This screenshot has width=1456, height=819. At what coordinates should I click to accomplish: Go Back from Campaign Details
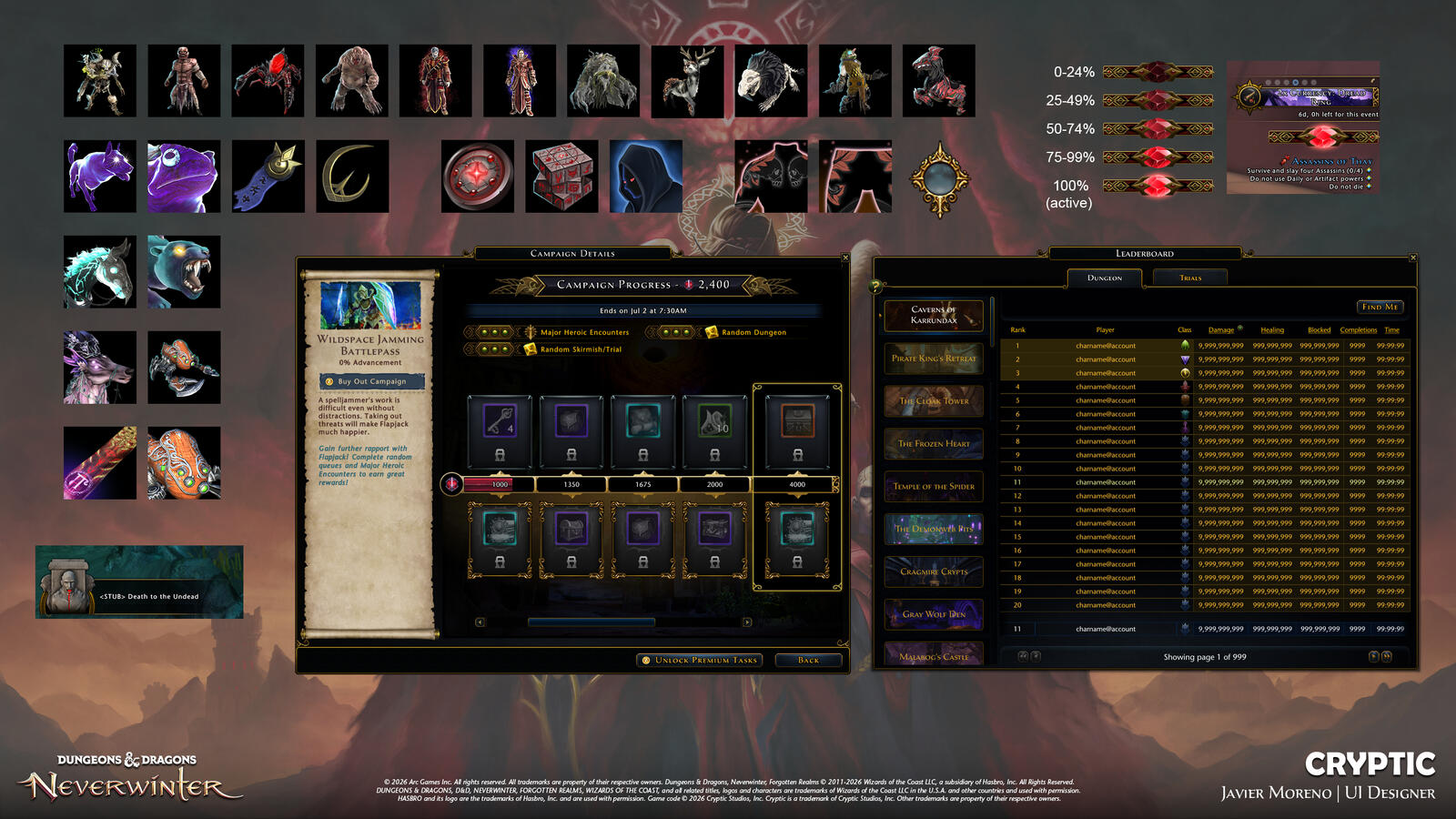coord(808,660)
